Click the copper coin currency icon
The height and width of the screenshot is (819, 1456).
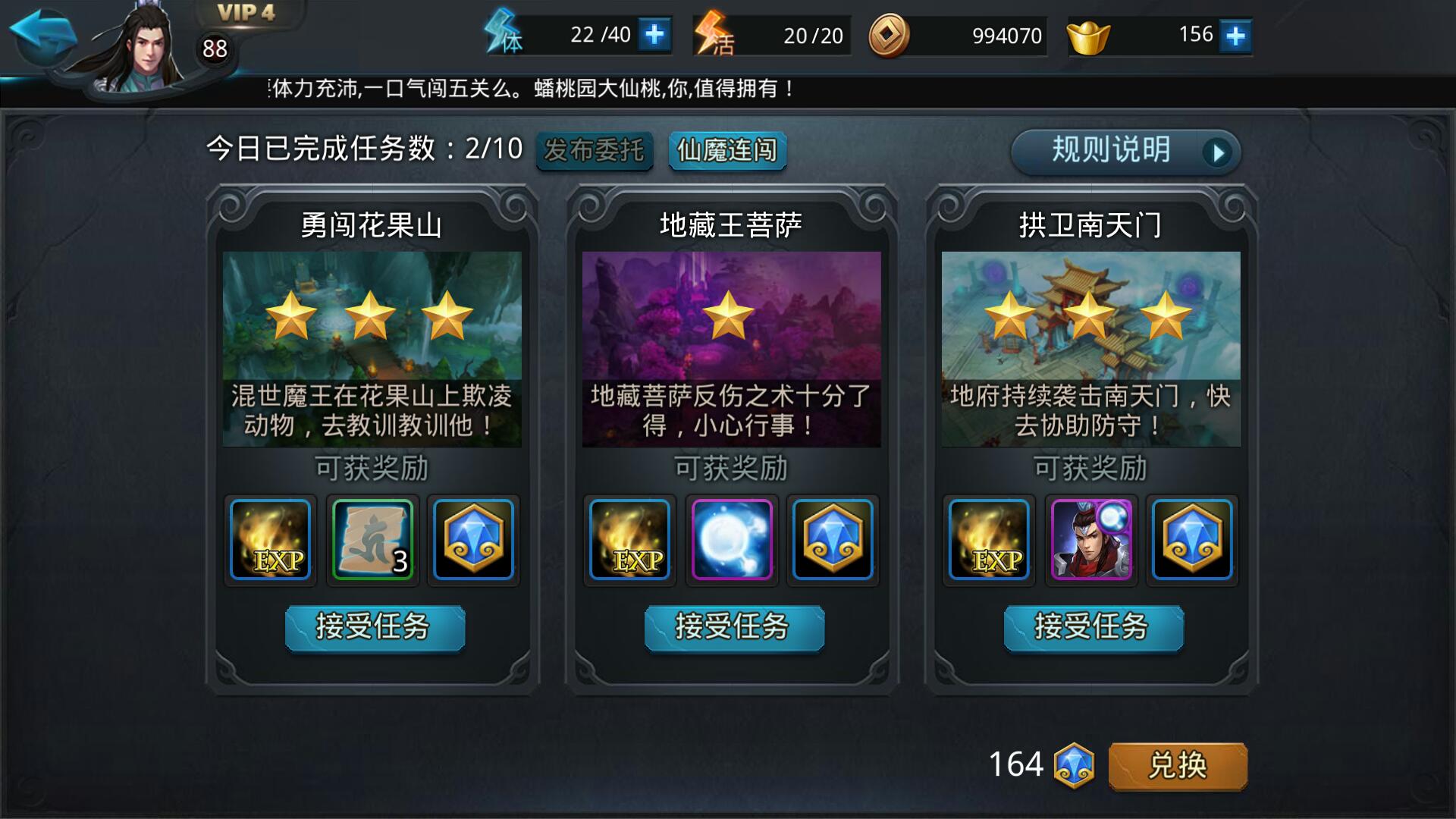coord(885,35)
